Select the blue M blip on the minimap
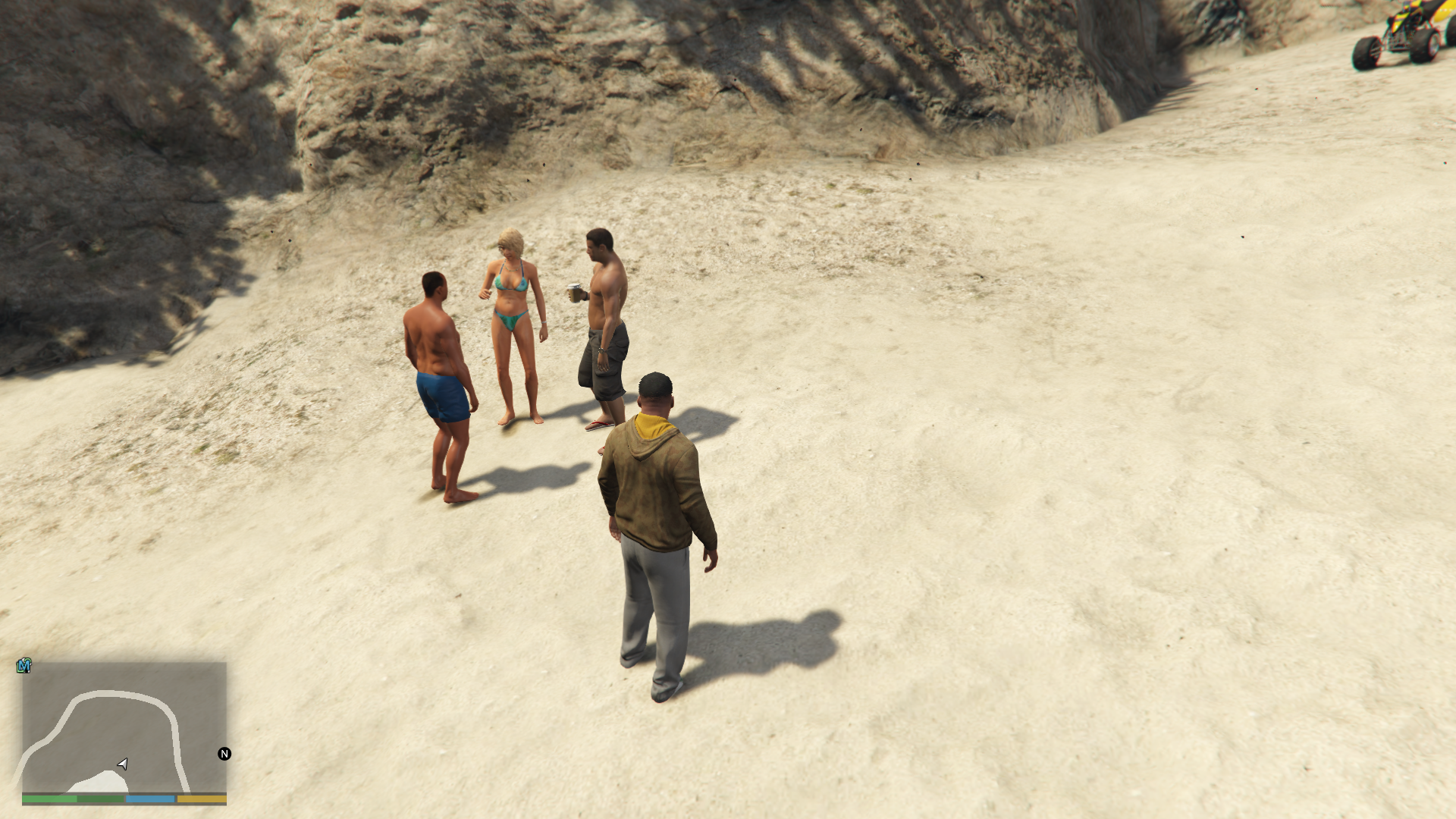Image resolution: width=1456 pixels, height=819 pixels. tap(24, 666)
